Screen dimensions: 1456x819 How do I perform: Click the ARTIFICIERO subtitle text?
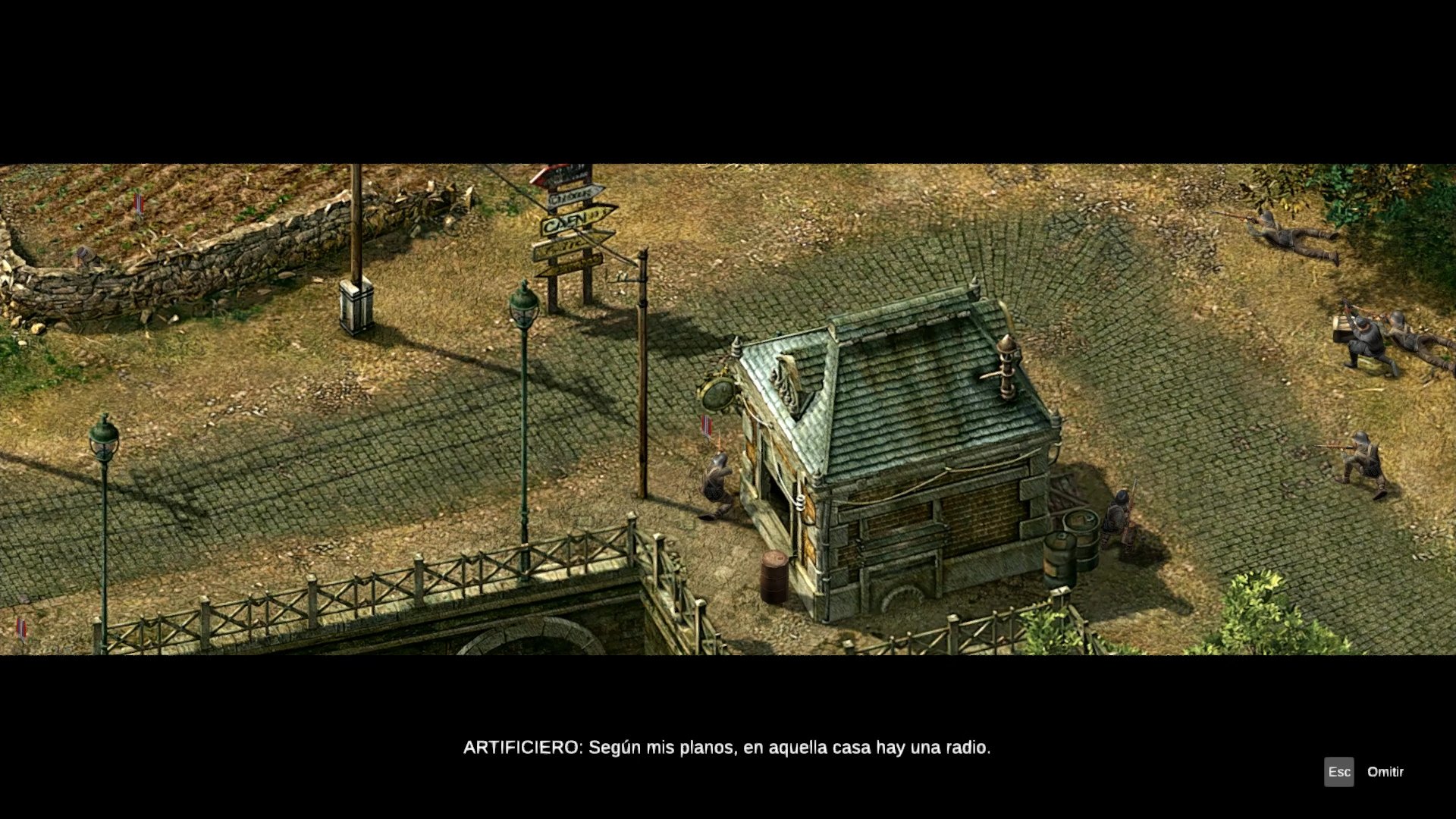[x=726, y=747]
